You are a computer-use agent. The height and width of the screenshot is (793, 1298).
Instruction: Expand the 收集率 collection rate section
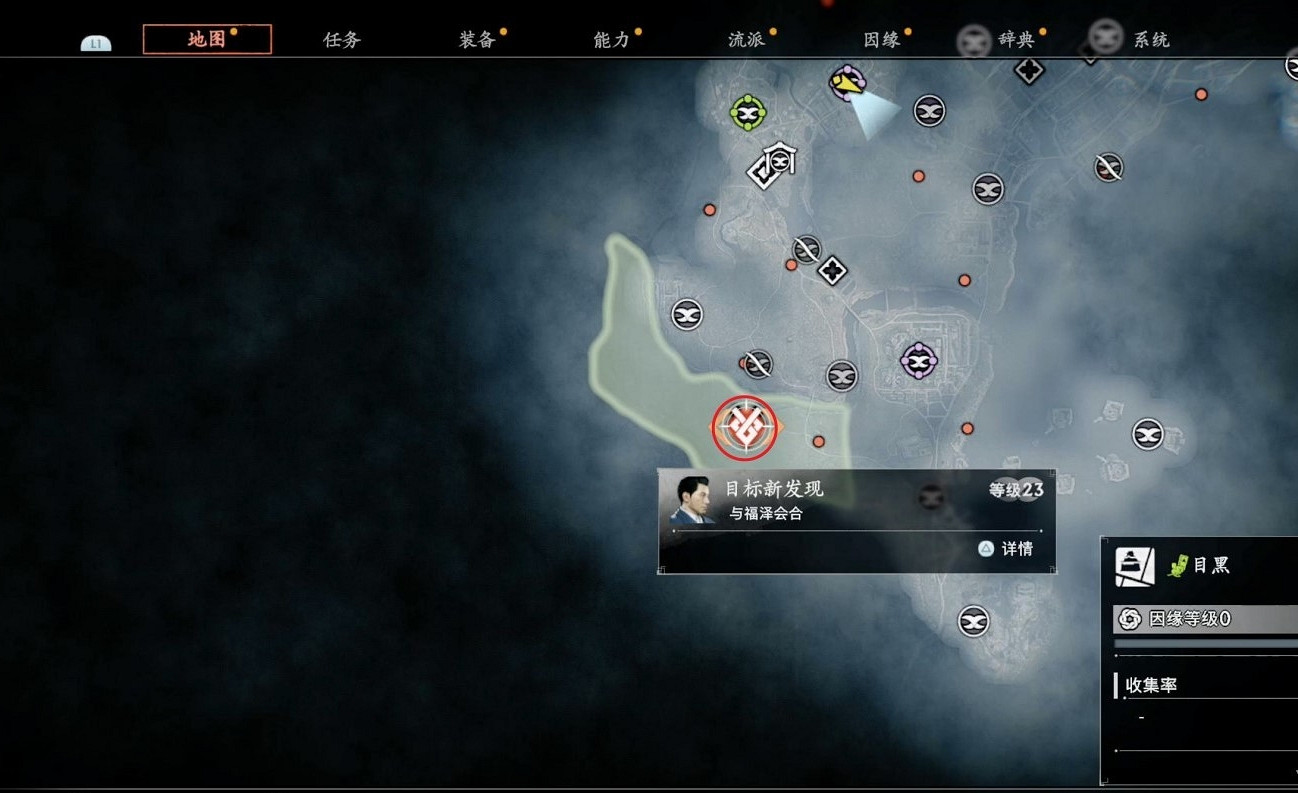pos(1150,684)
